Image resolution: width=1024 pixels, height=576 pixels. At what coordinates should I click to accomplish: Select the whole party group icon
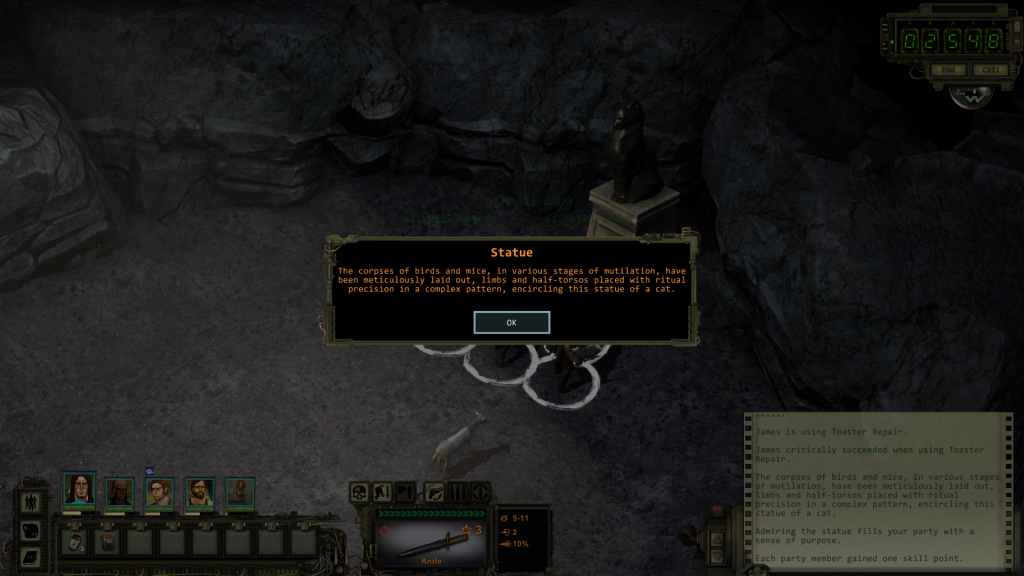30,503
